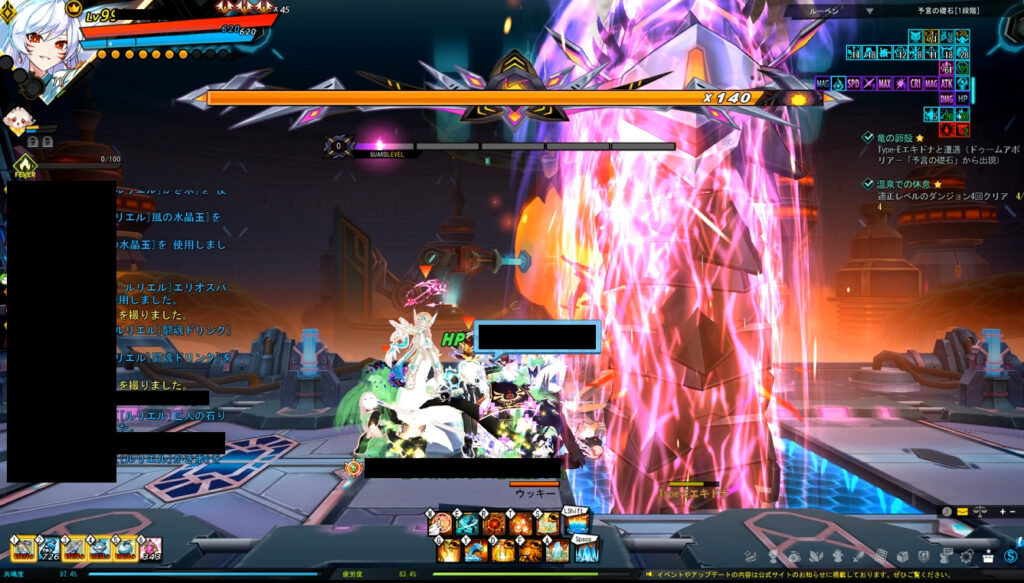
Task: Open the settings gear menu
Action: [x=967, y=556]
